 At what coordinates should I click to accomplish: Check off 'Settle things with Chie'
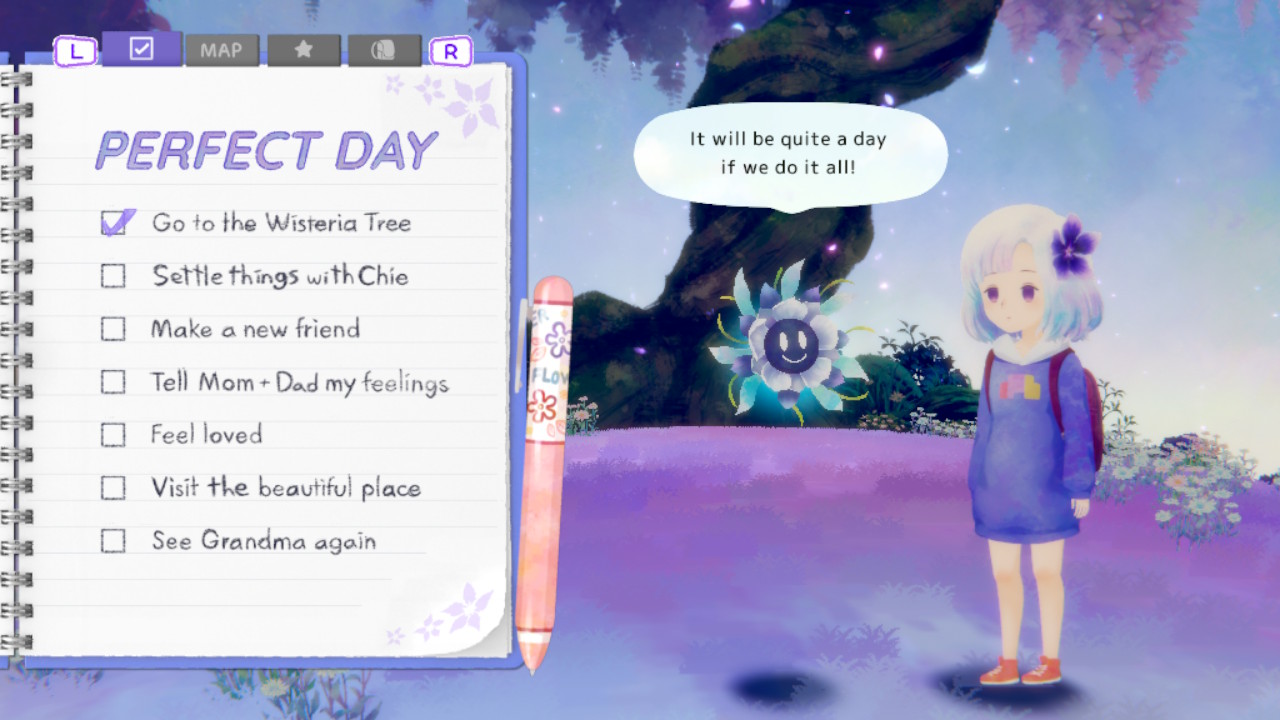(113, 275)
